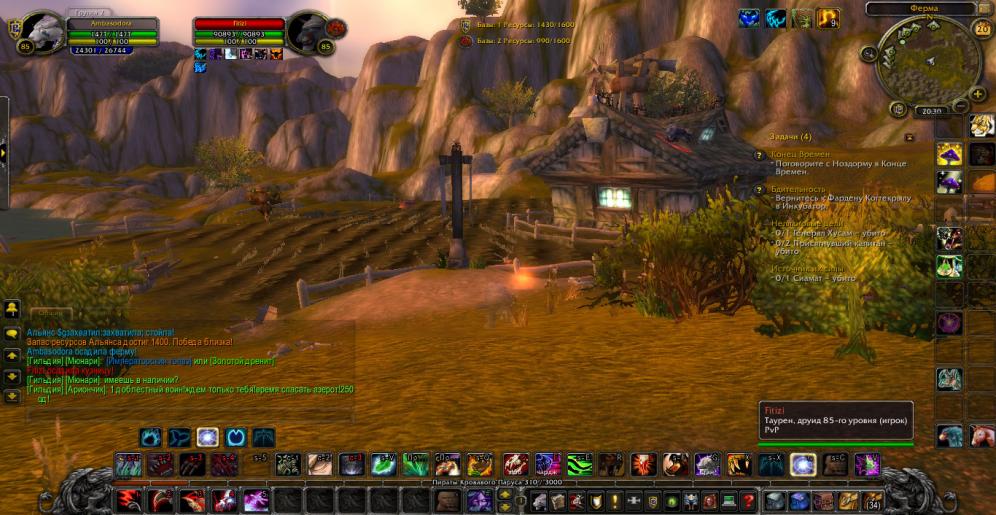Activate the green tiger-stripe ability
This screenshot has width=996, height=515.
click(x=580, y=464)
